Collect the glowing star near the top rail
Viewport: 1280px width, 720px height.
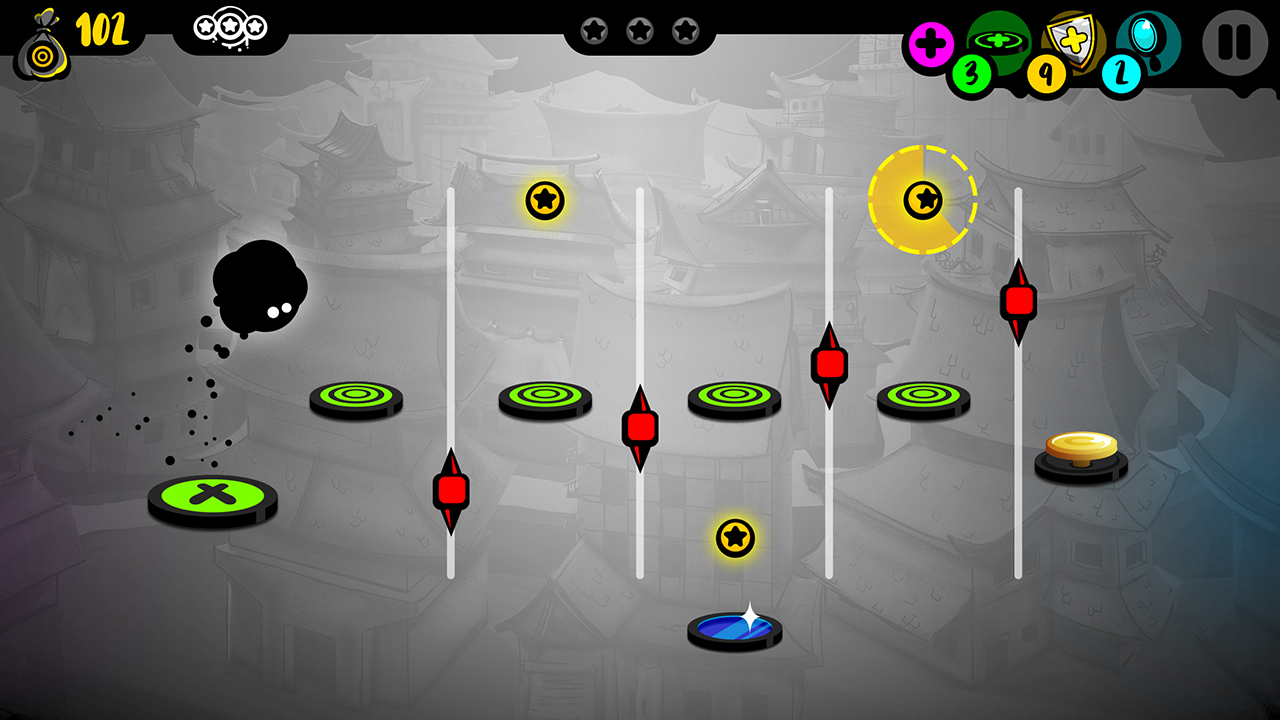543,203
